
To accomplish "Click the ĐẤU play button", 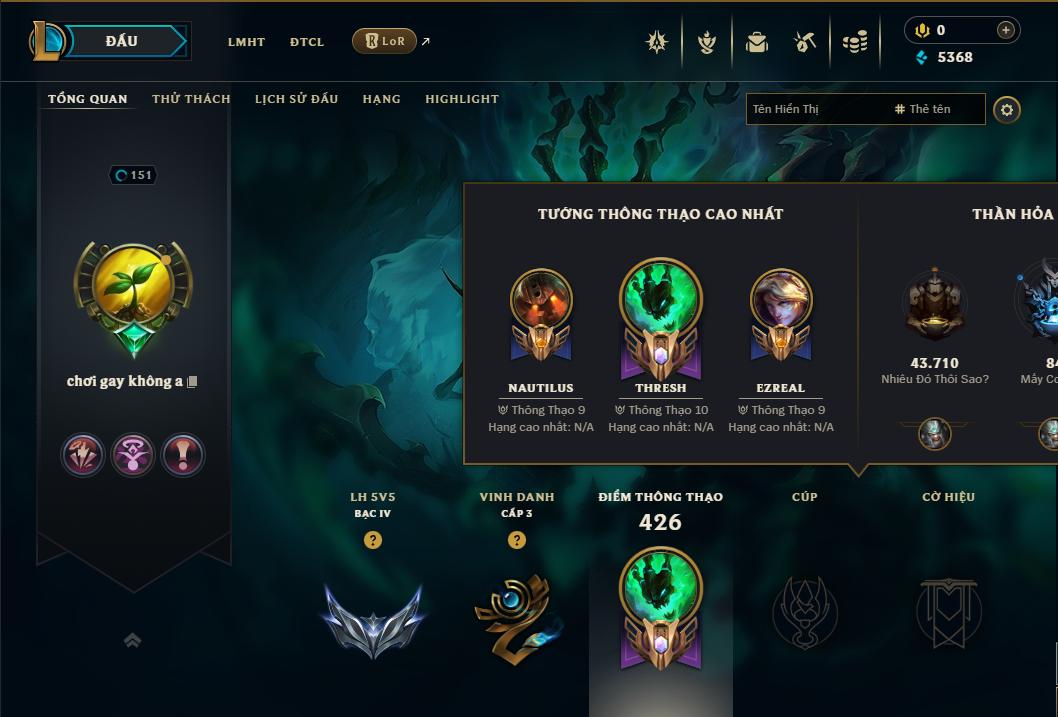I will [122, 41].
